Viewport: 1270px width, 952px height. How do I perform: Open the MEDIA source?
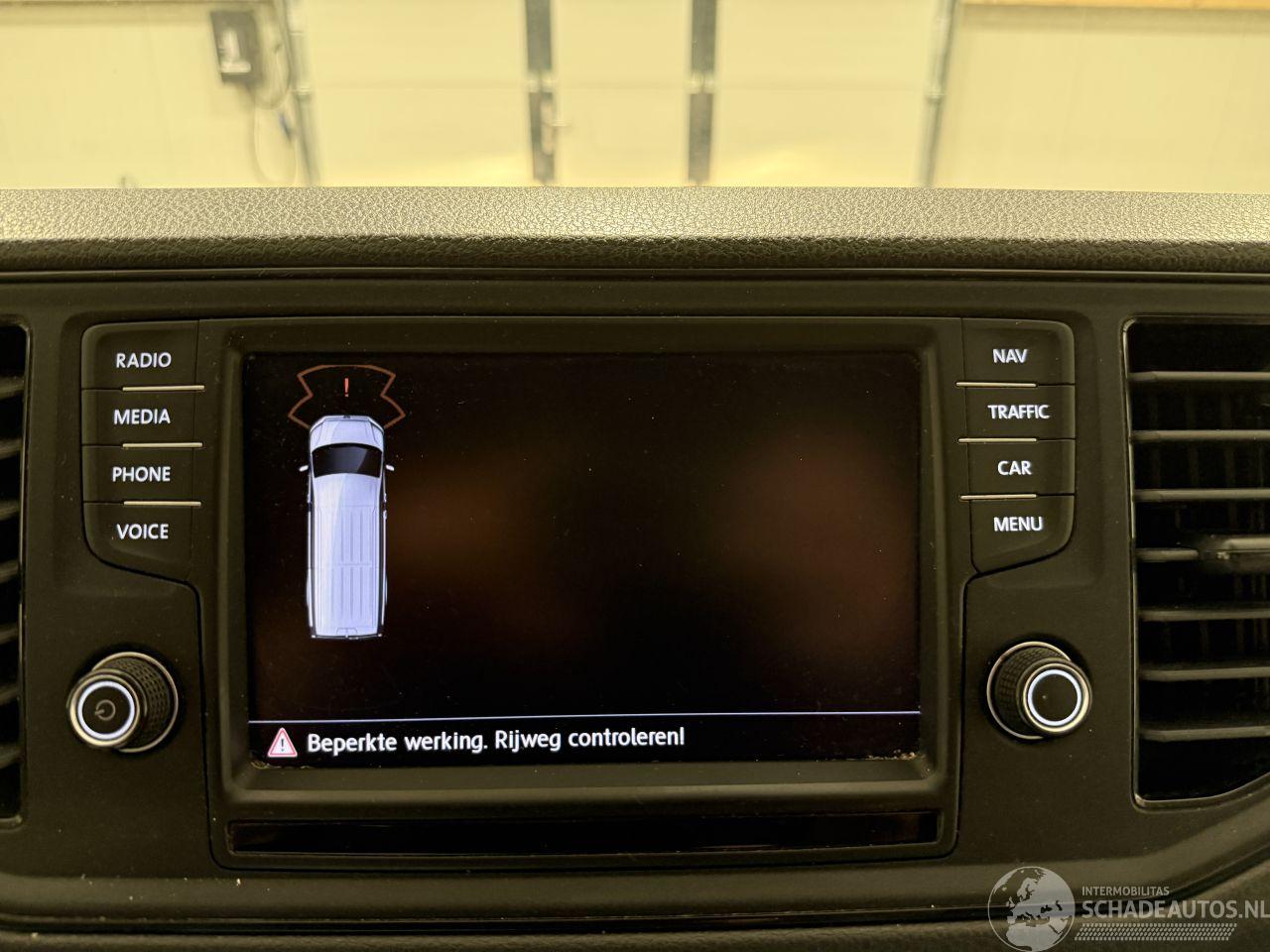point(142,416)
